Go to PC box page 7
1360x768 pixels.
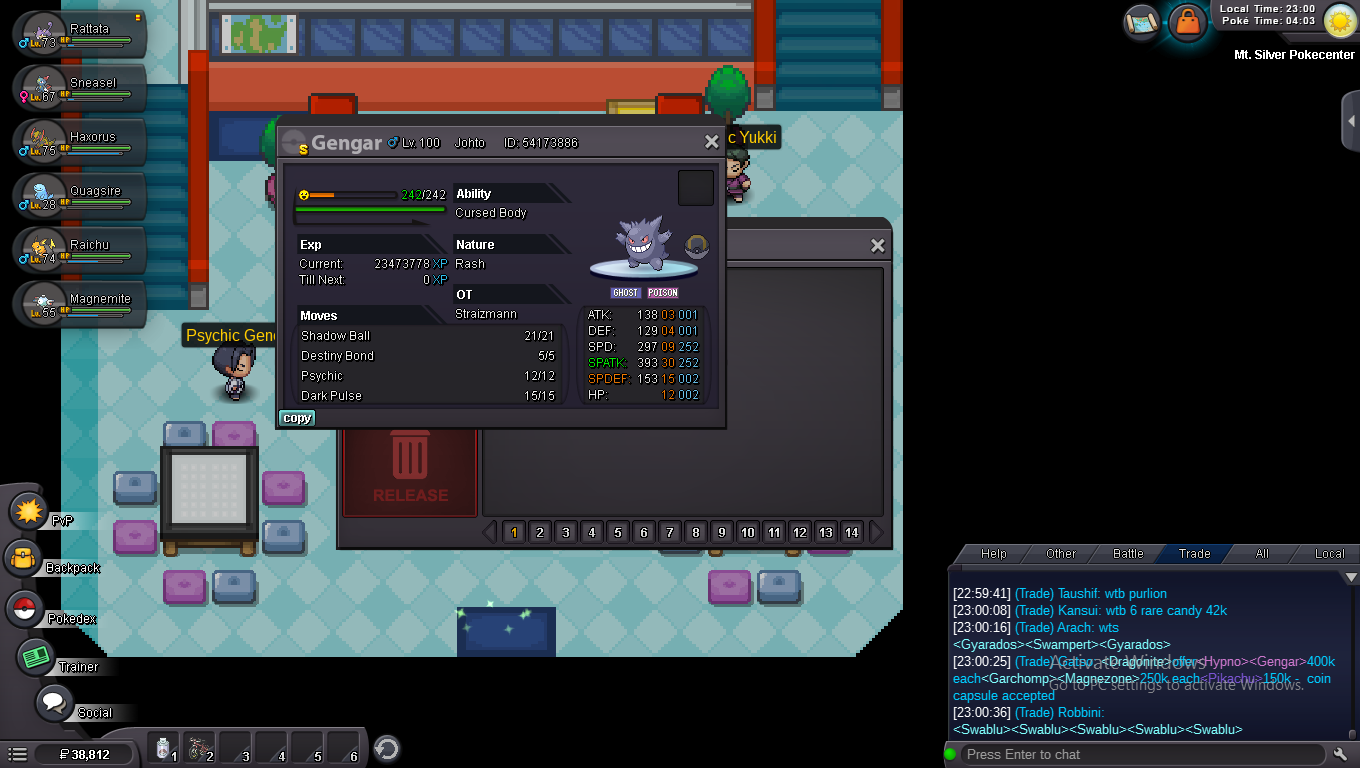point(670,532)
